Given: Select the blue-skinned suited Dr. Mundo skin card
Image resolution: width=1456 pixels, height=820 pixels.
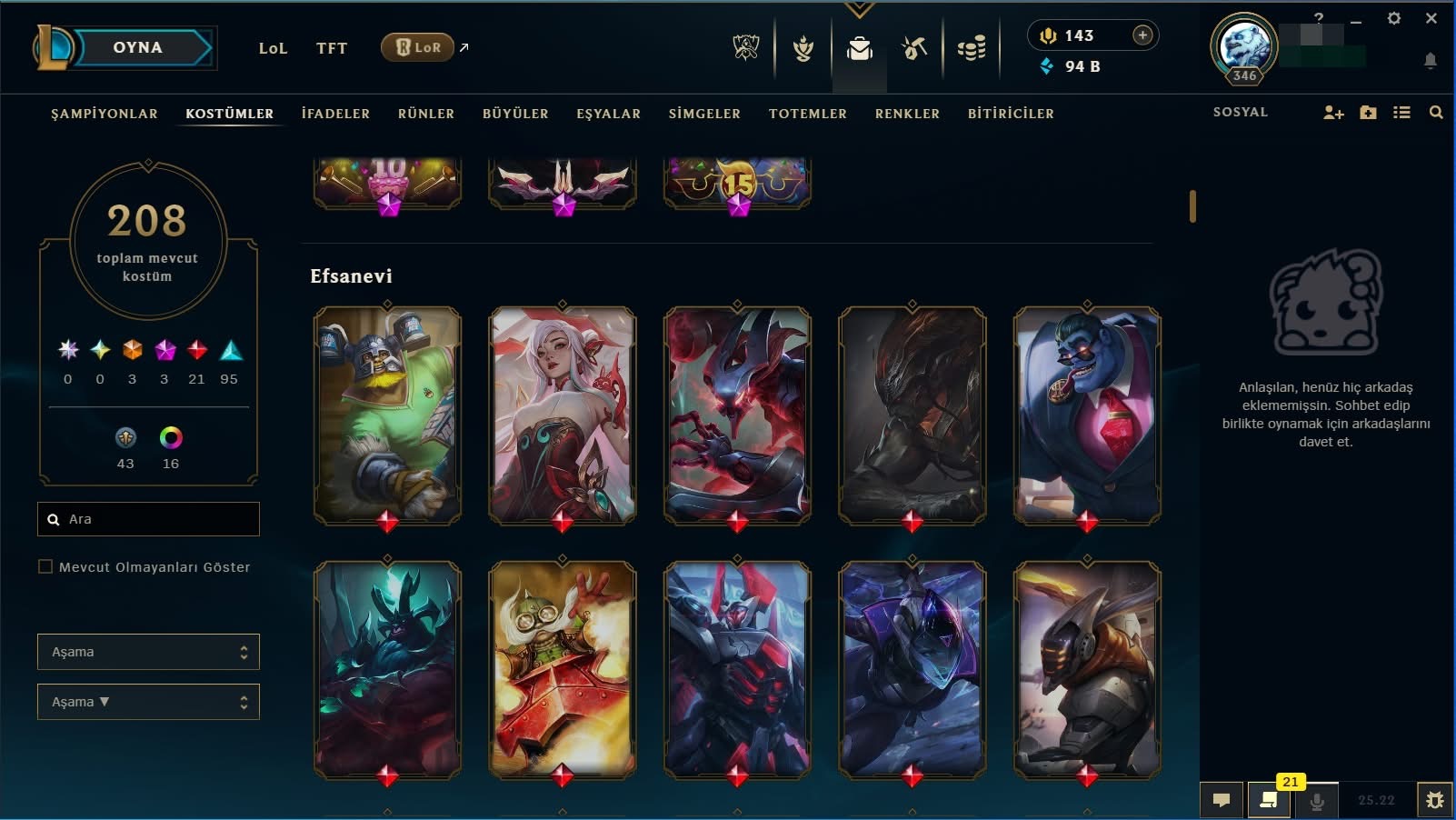Looking at the screenshot, I should 1087,415.
